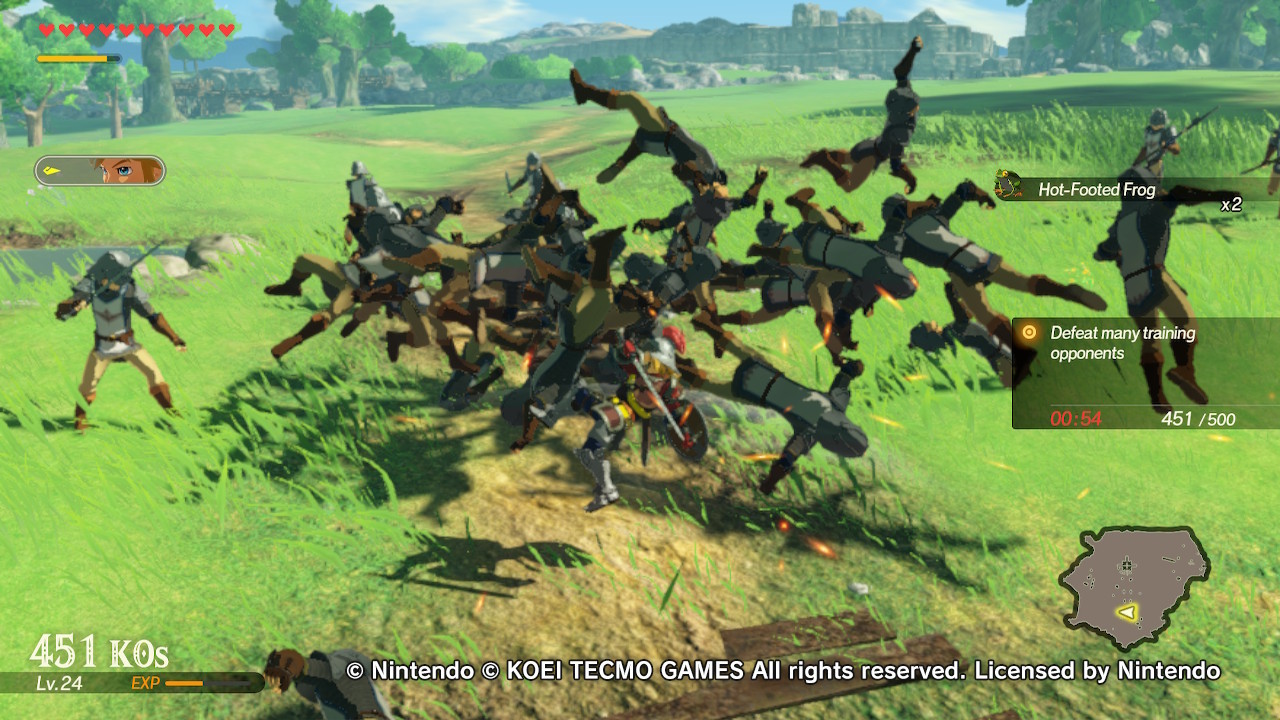Toggle the Hot-Footed Frog notification banner

1100,187
